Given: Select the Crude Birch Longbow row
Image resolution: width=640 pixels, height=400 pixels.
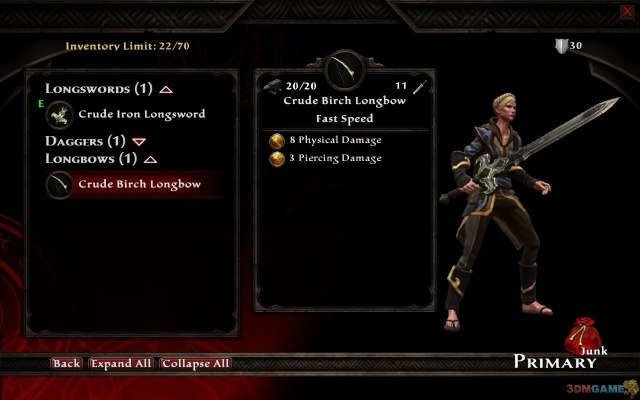Looking at the screenshot, I should [x=139, y=184].
